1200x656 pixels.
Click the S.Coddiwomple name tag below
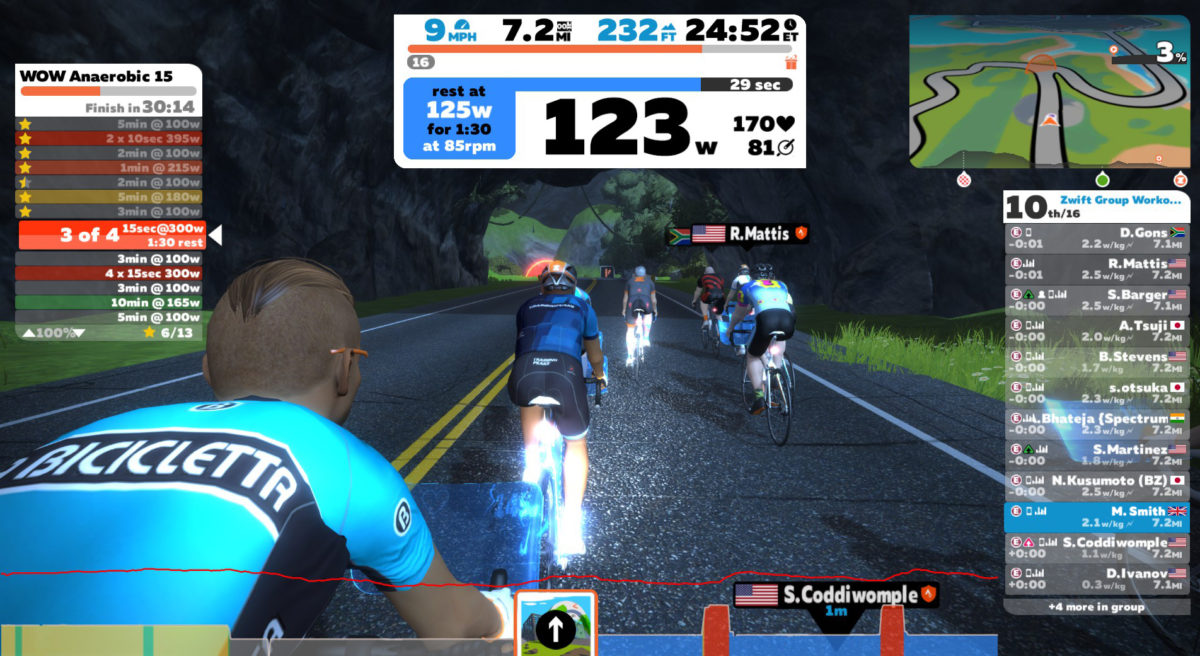[x=838, y=596]
